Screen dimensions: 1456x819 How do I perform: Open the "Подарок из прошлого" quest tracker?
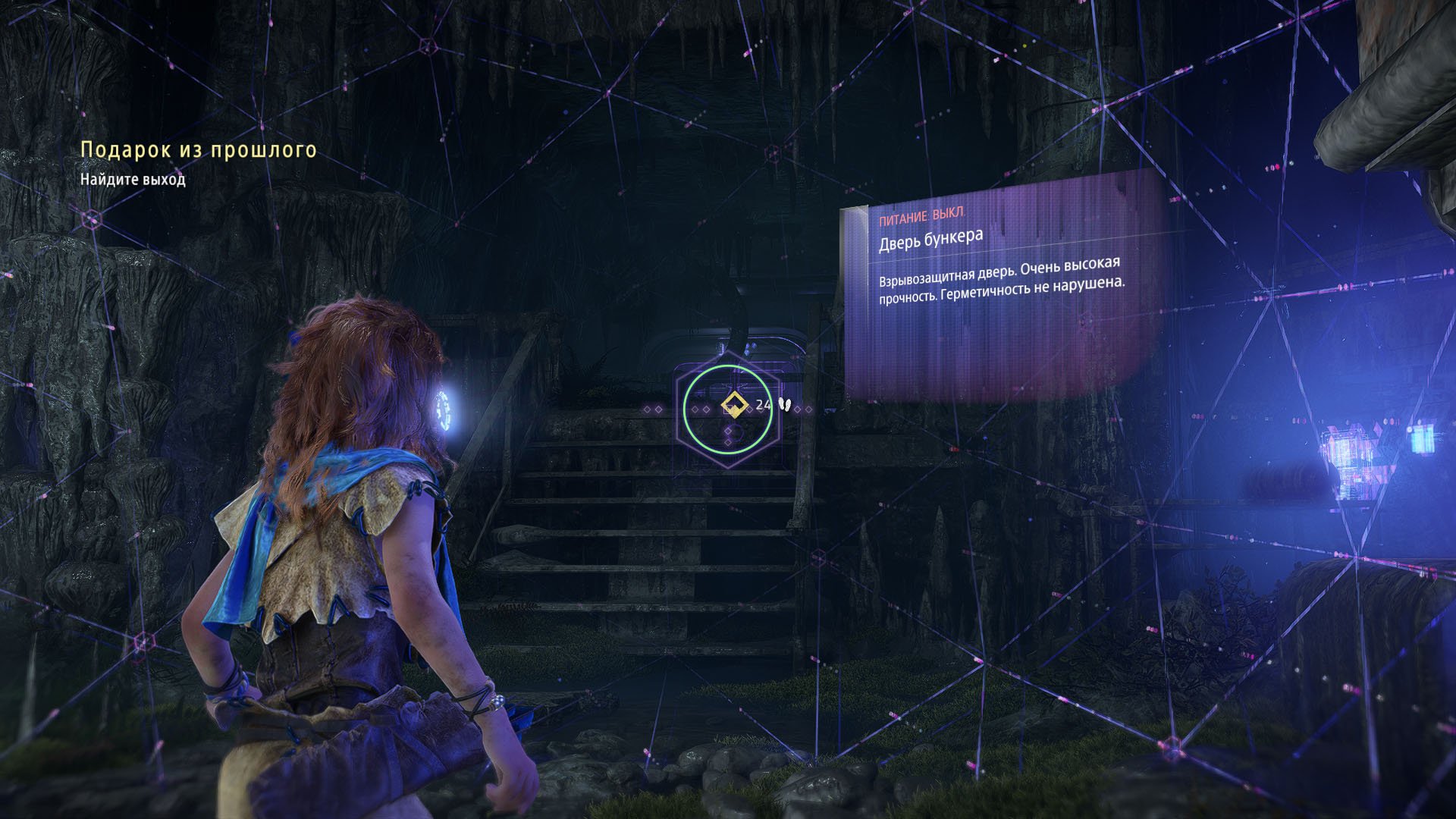point(199,150)
